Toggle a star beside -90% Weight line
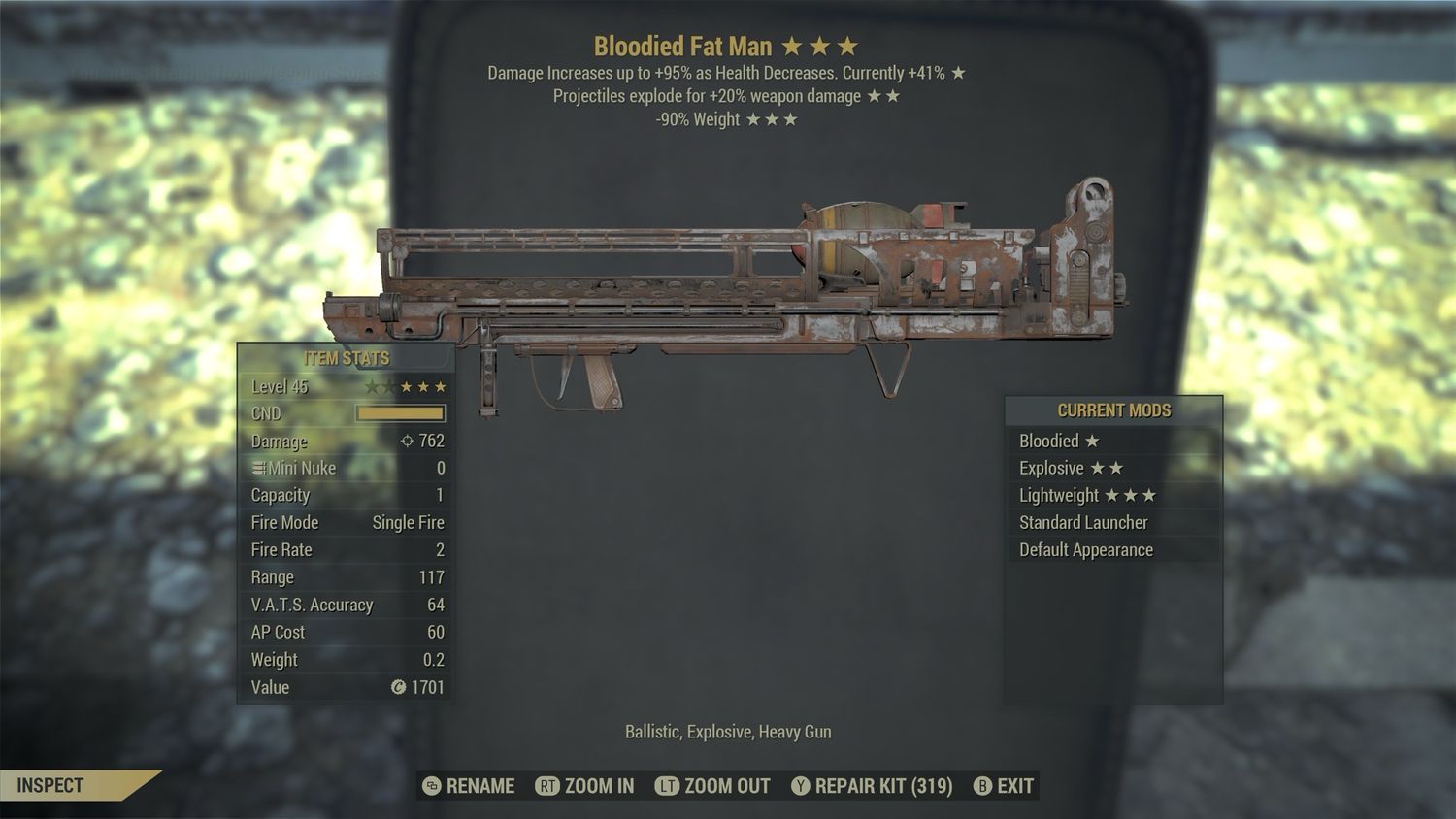 (772, 119)
